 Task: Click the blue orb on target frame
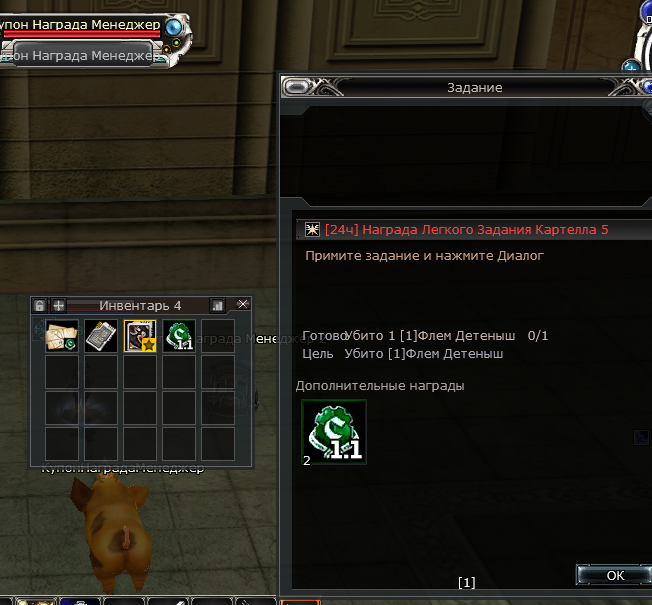175,26
